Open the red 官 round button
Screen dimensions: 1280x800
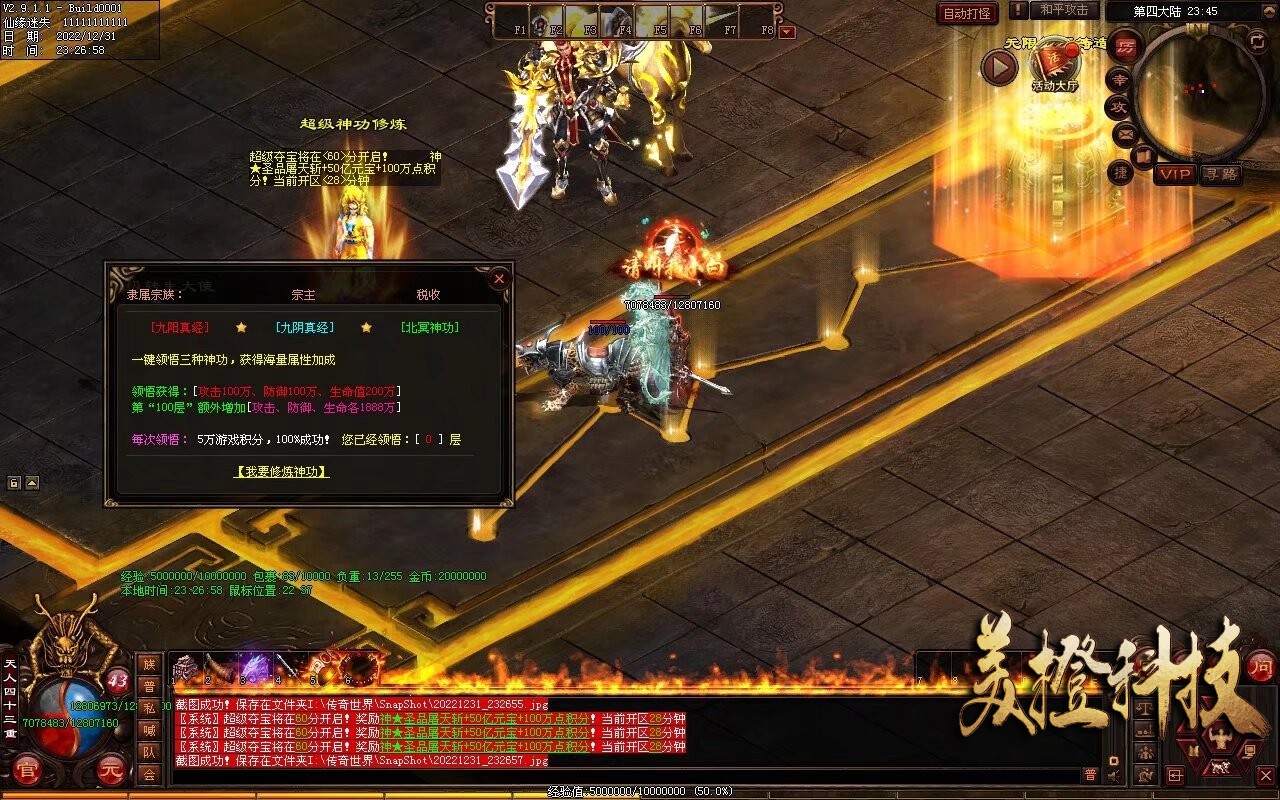(x=28, y=771)
